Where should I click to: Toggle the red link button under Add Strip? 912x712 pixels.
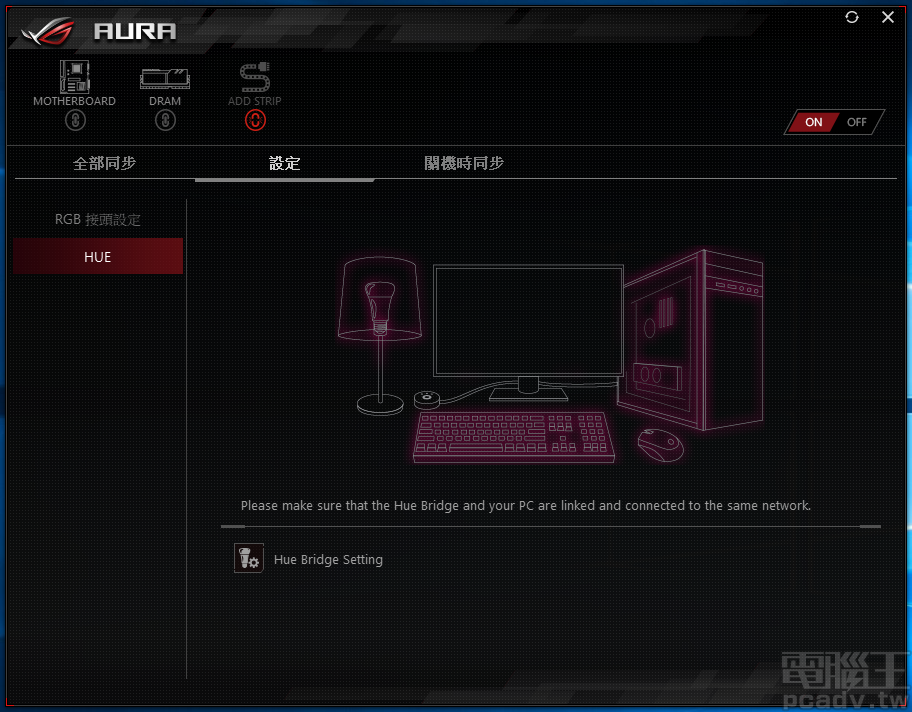[x=254, y=120]
